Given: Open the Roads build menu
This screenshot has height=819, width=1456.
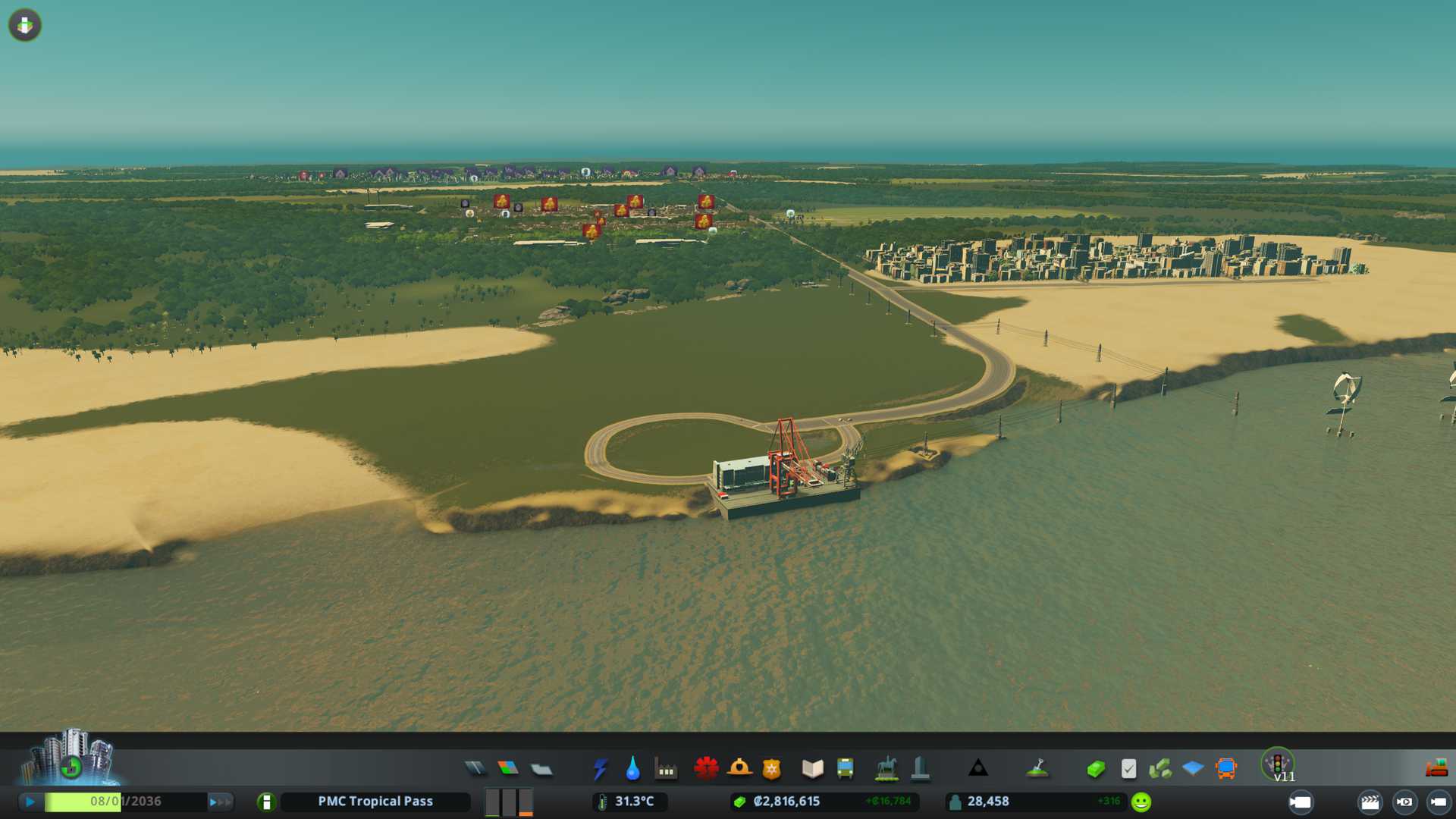Looking at the screenshot, I should click(x=475, y=769).
